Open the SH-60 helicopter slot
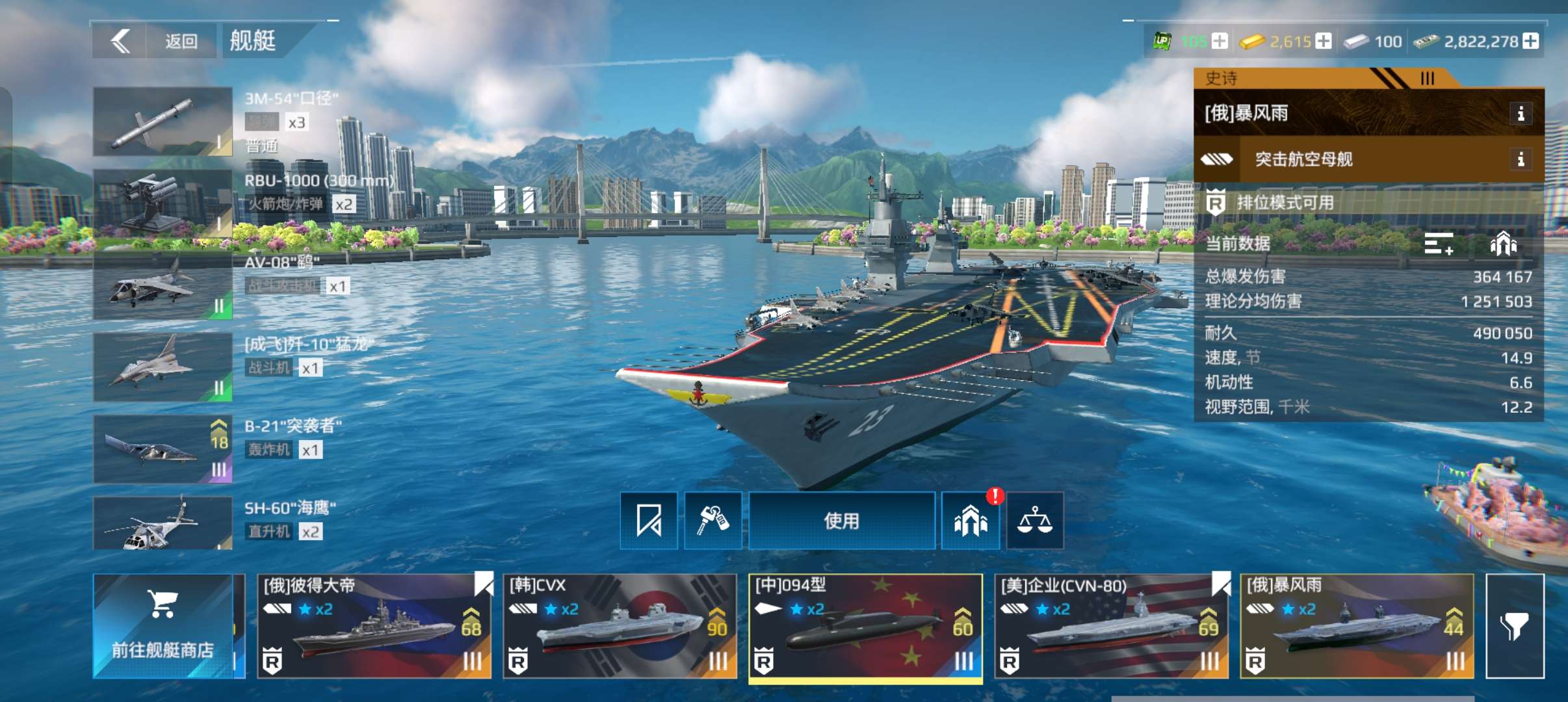This screenshot has width=1568, height=702. [x=163, y=523]
